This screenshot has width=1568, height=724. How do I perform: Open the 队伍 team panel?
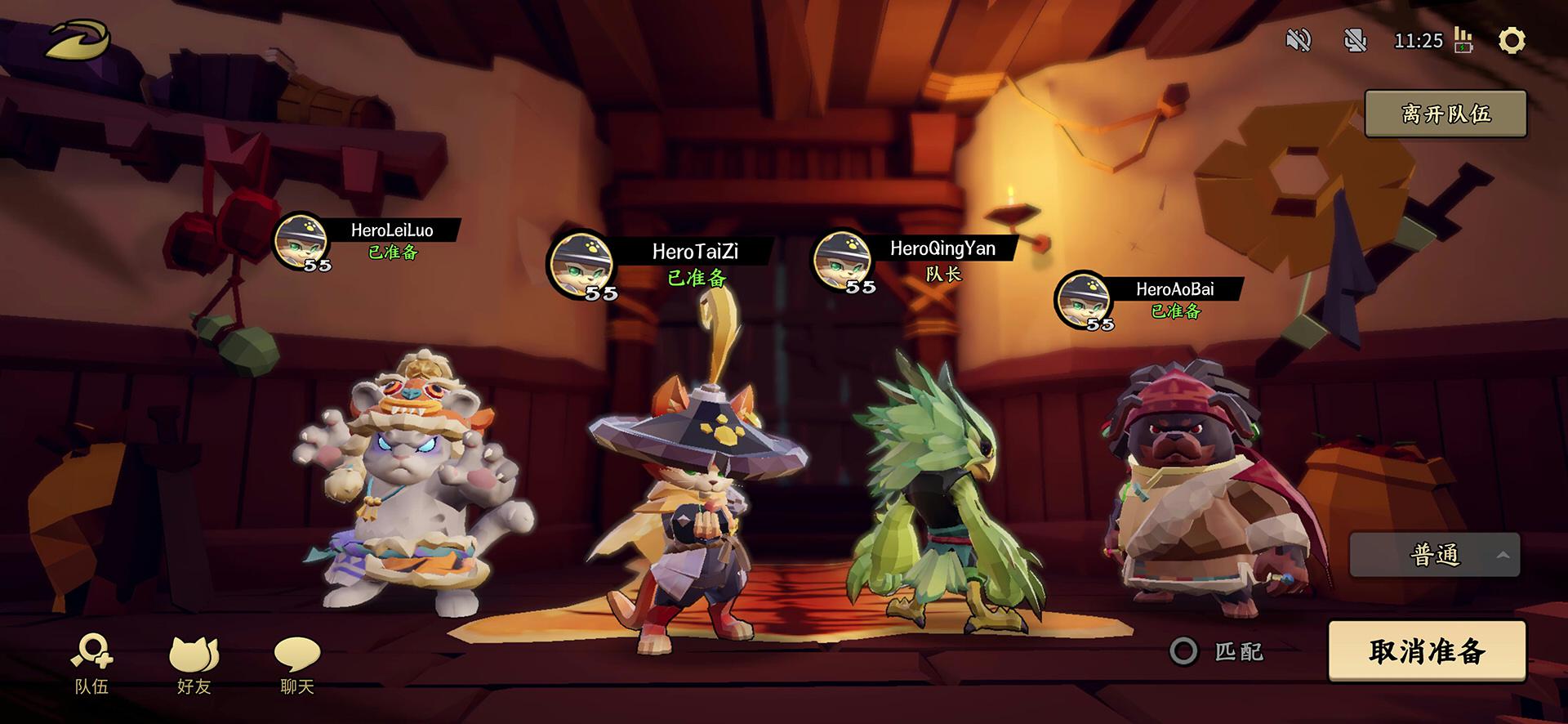(x=91, y=665)
